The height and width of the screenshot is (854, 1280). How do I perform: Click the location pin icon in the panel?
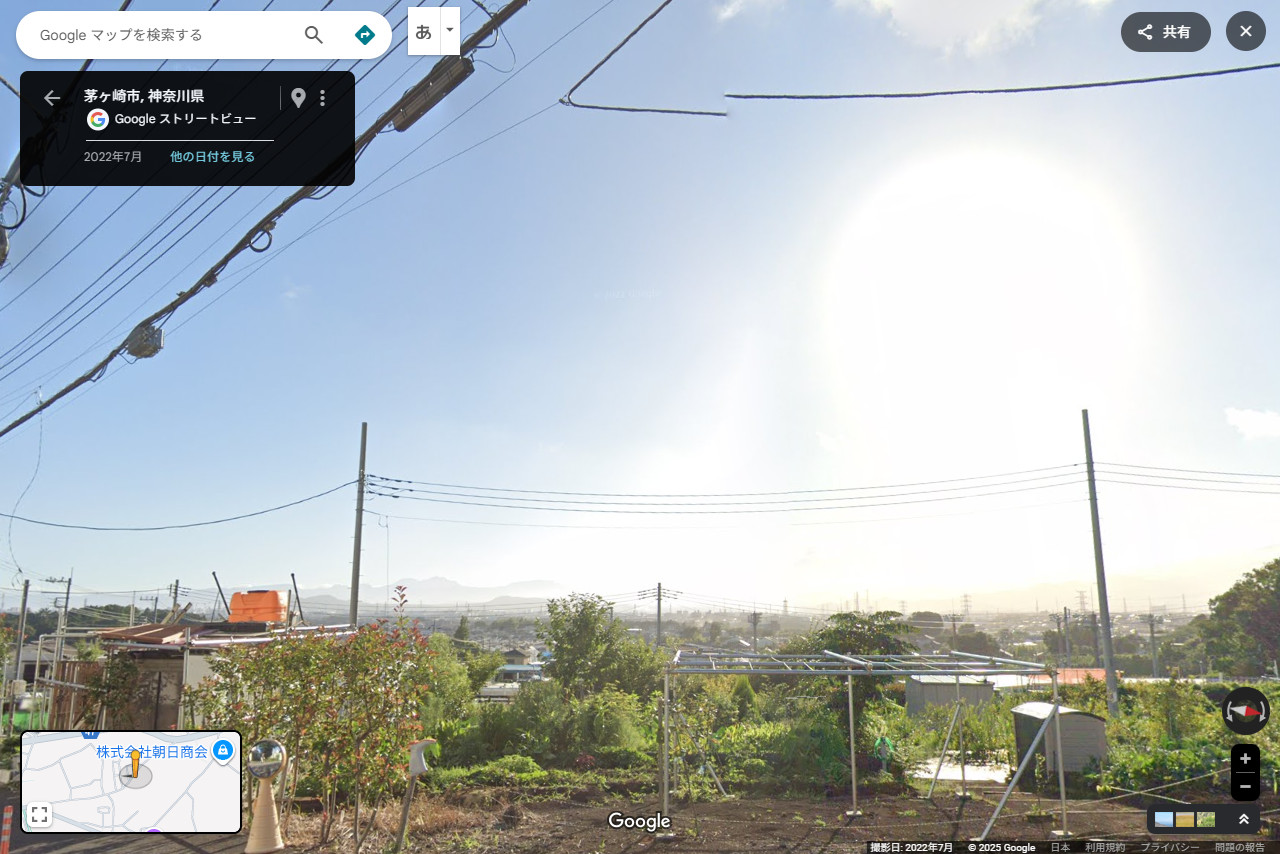point(298,98)
